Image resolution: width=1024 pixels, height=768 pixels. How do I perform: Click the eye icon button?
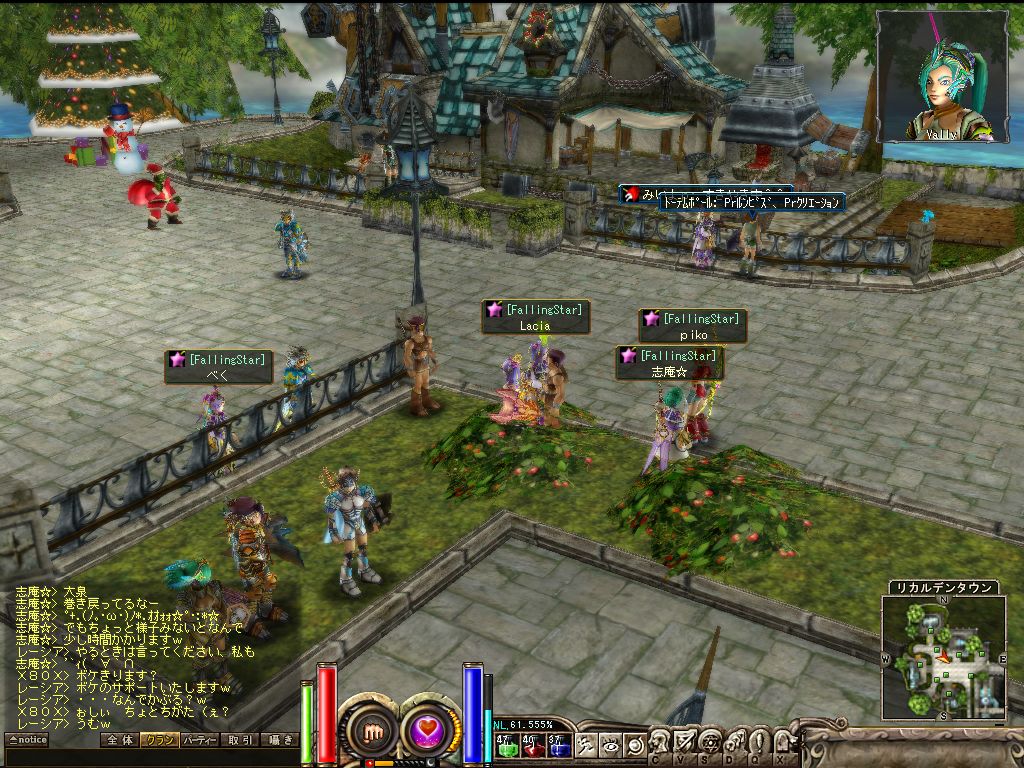[610, 745]
